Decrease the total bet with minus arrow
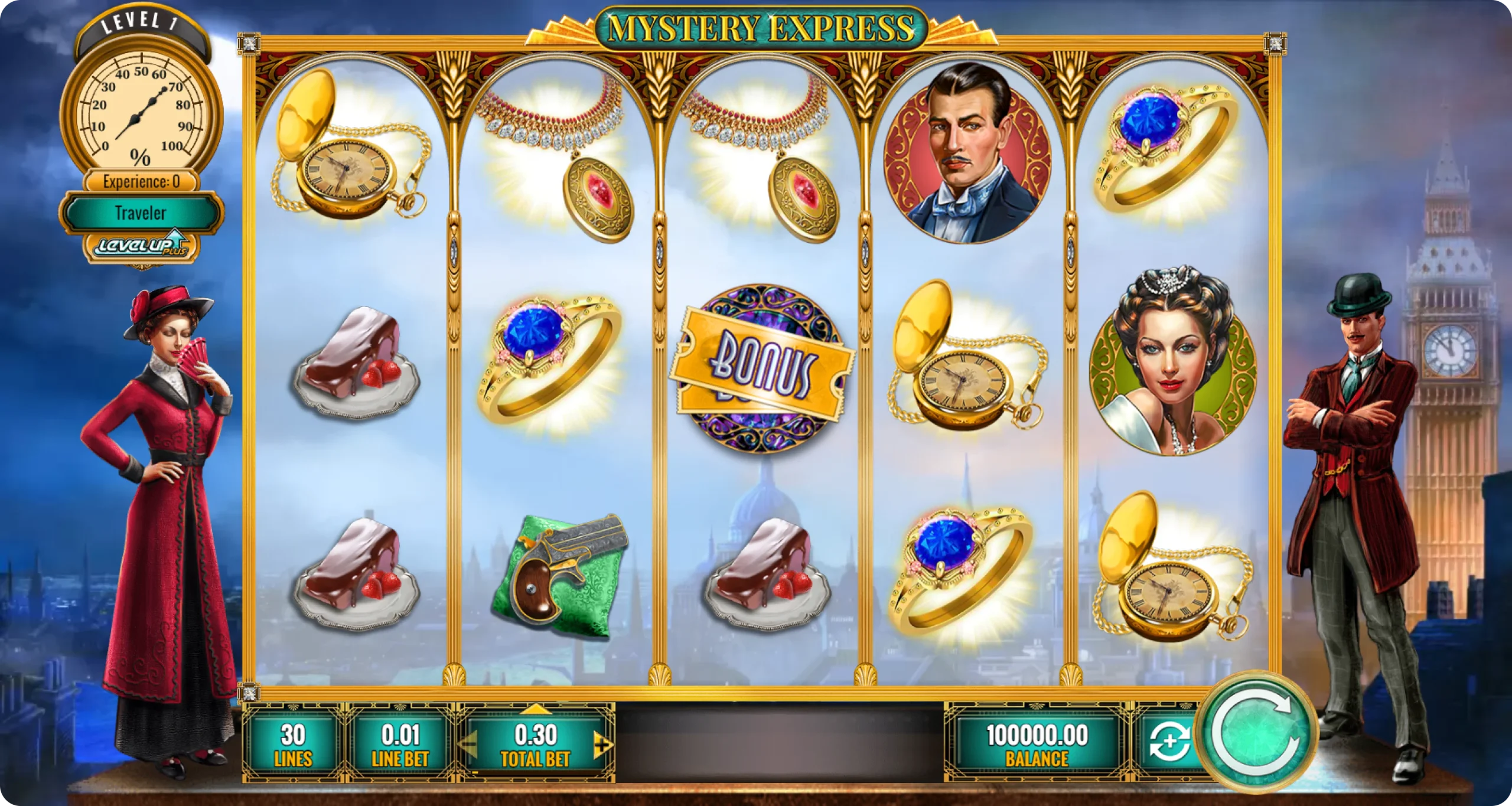The width and height of the screenshot is (1512, 806). pos(468,745)
